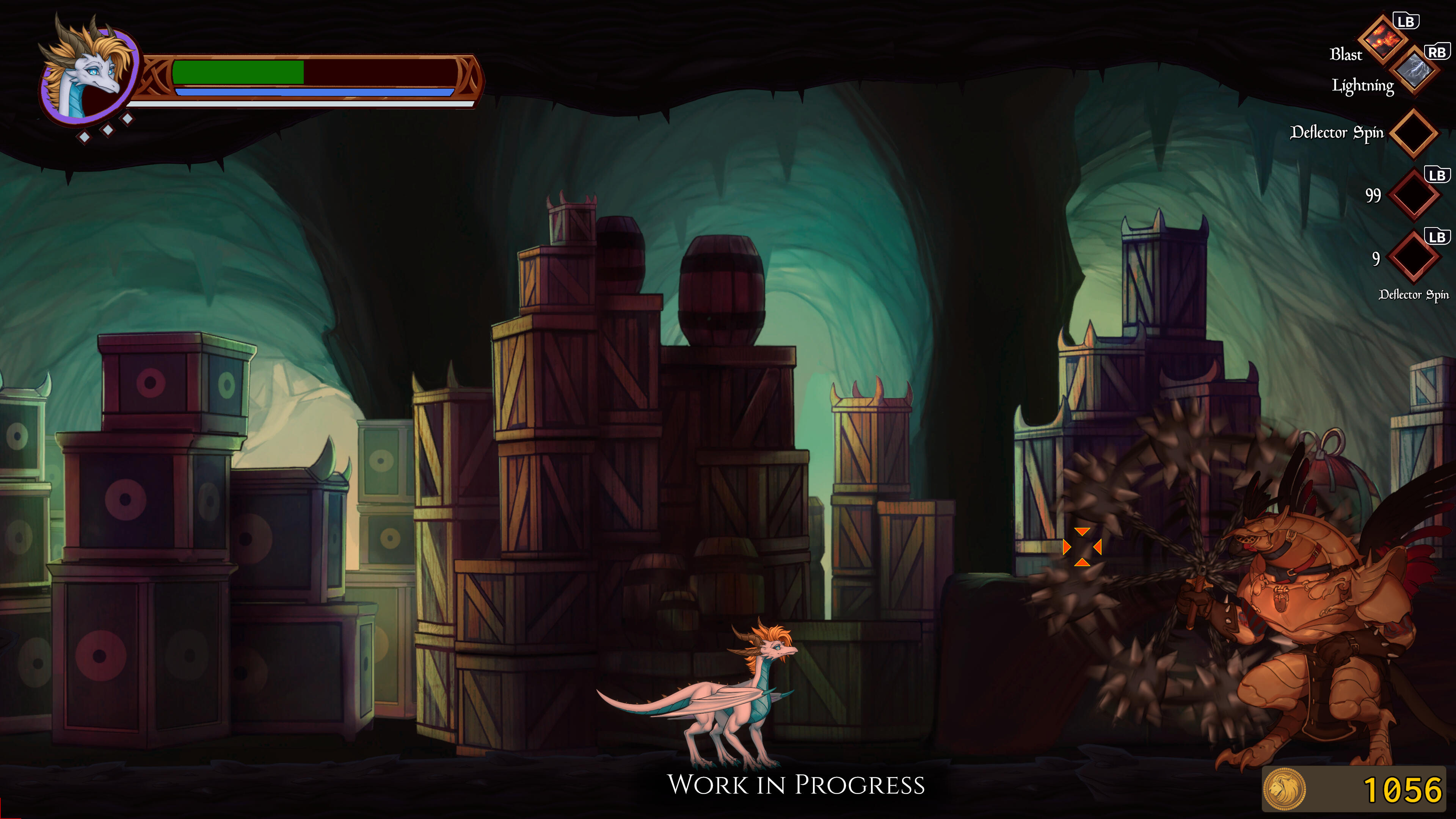Select the diamond slot showing 9
1456x819 pixels.
pyautogui.click(x=1413, y=257)
